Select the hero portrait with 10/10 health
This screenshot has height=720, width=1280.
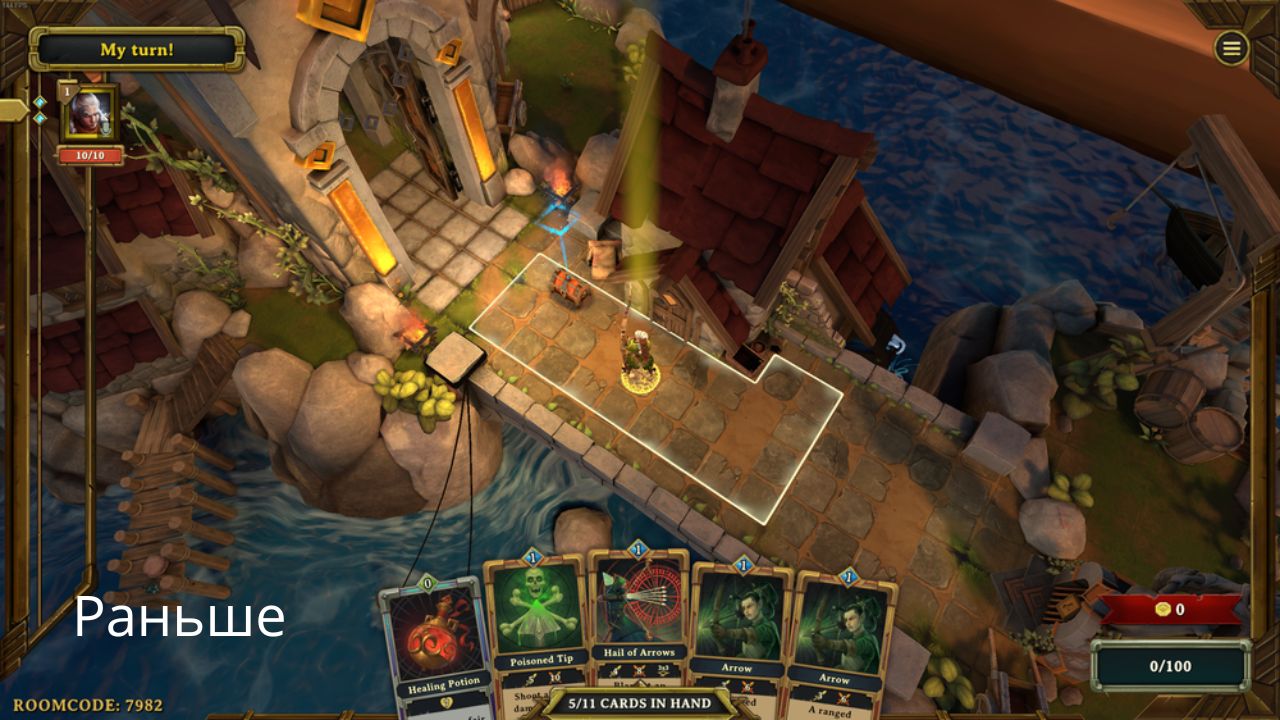[x=90, y=115]
